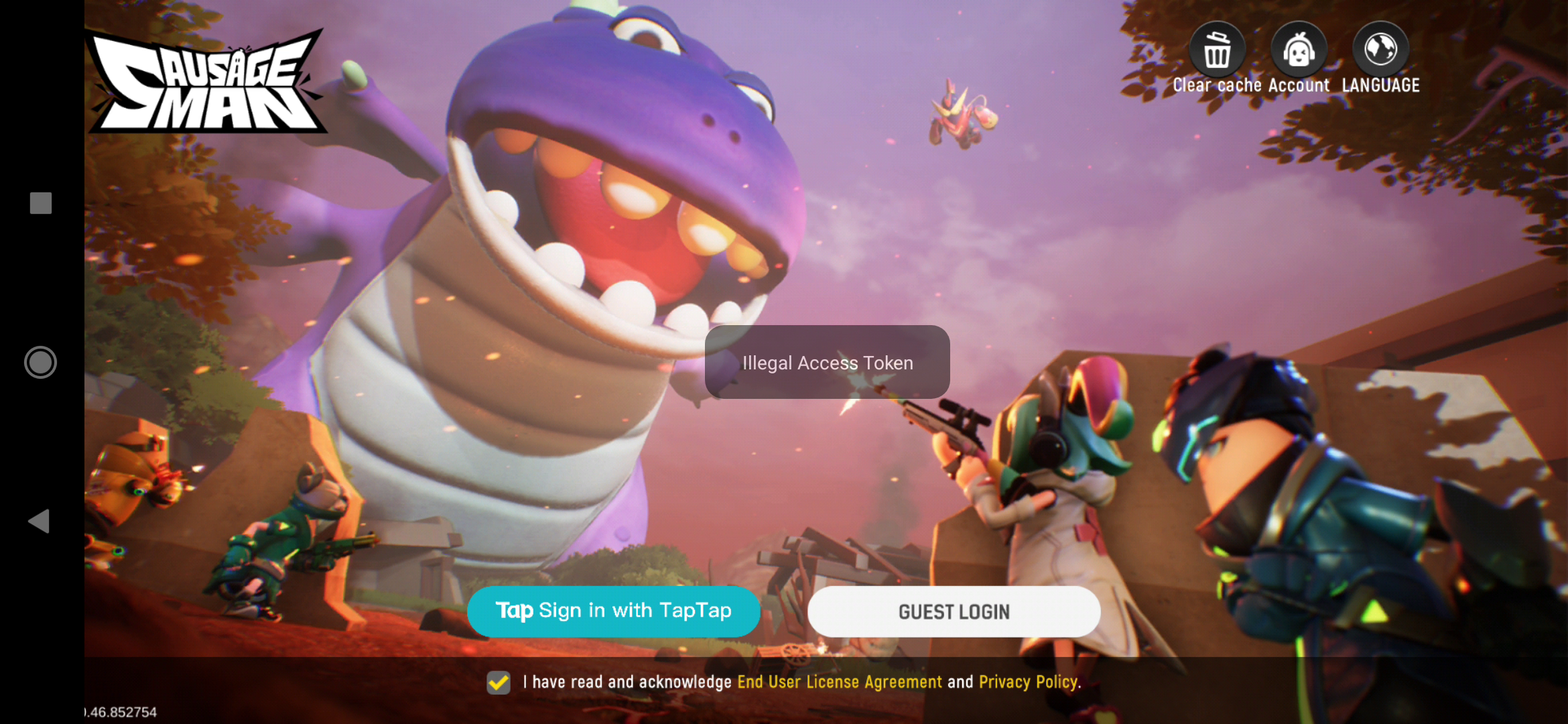Screen dimensions: 1568x724
Task: Tap the Android home circle button
Action: coord(40,362)
